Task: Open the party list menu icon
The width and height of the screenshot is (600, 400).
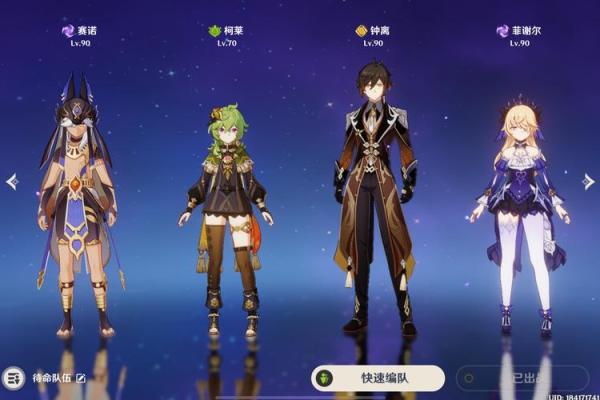Action: click(x=14, y=379)
